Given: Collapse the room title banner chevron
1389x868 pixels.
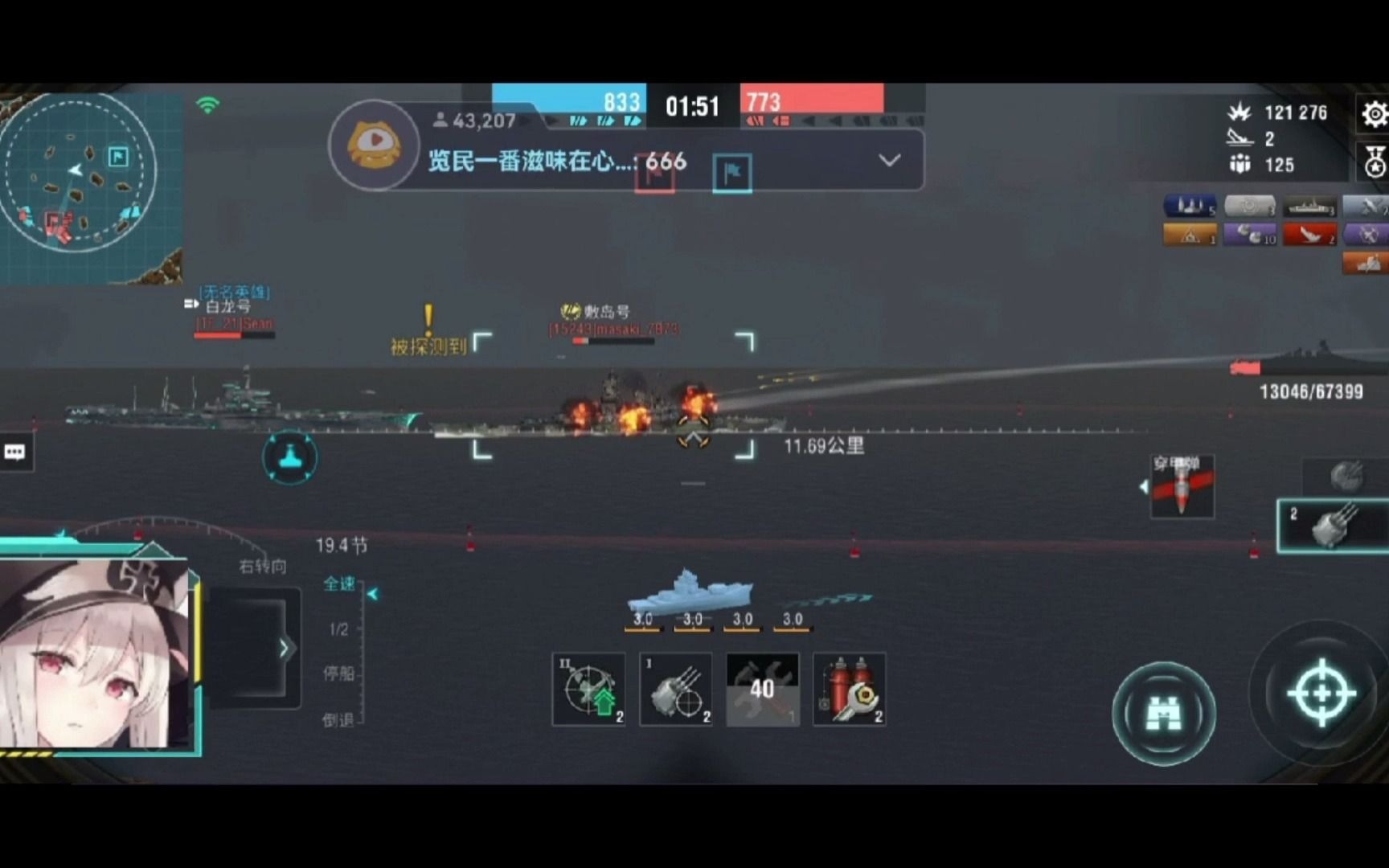Looking at the screenshot, I should tap(889, 161).
